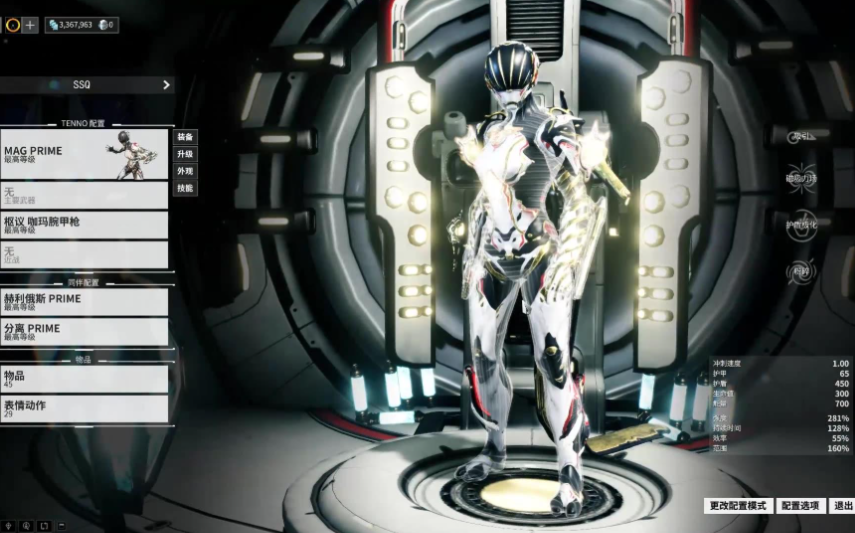The width and height of the screenshot is (855, 533).
Task: Select the 枢议 咖玛腕甲枪 secondary weapon slot
Action: tap(84, 225)
